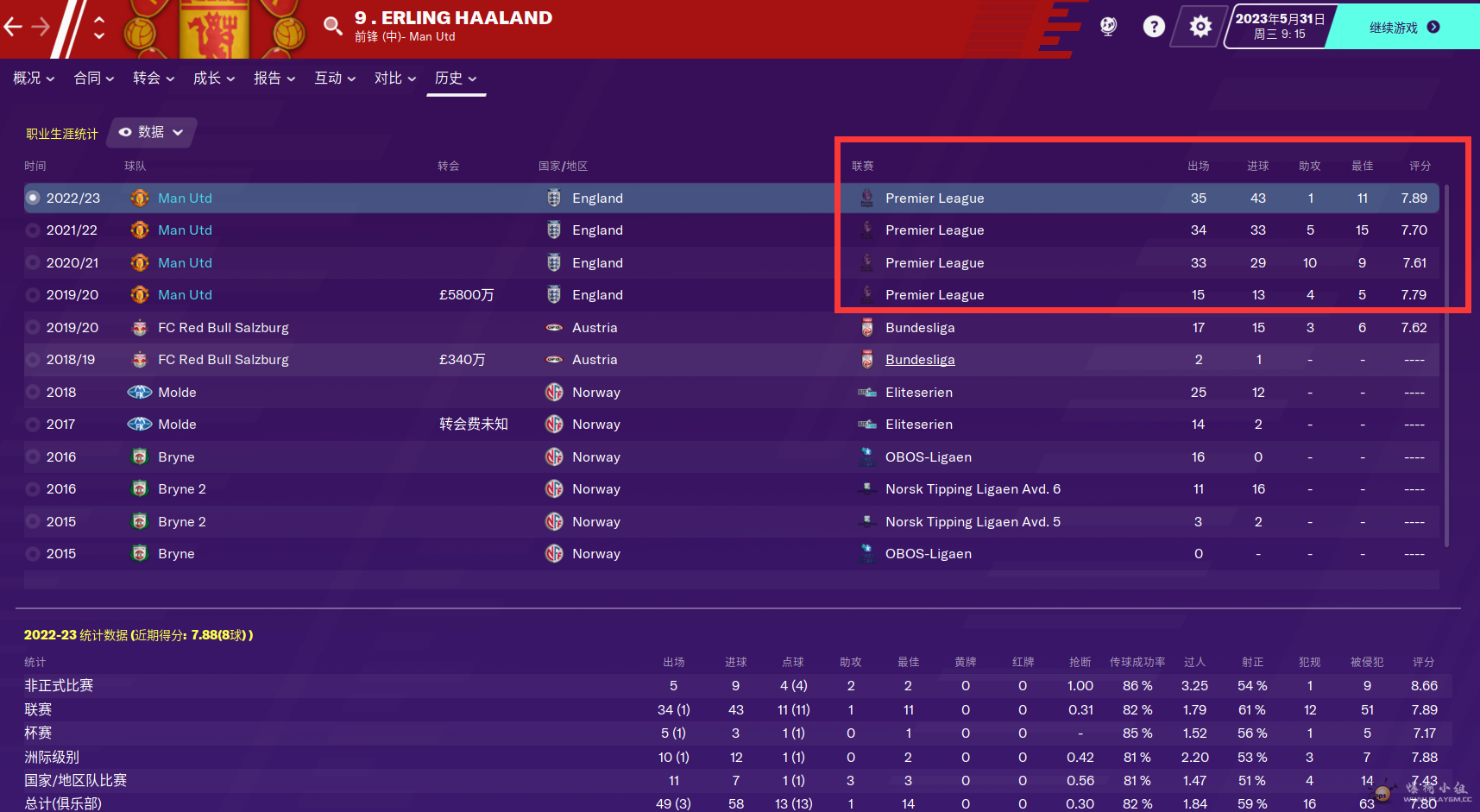Open the search magnifier icon
The height and width of the screenshot is (812, 1480).
tap(332, 26)
